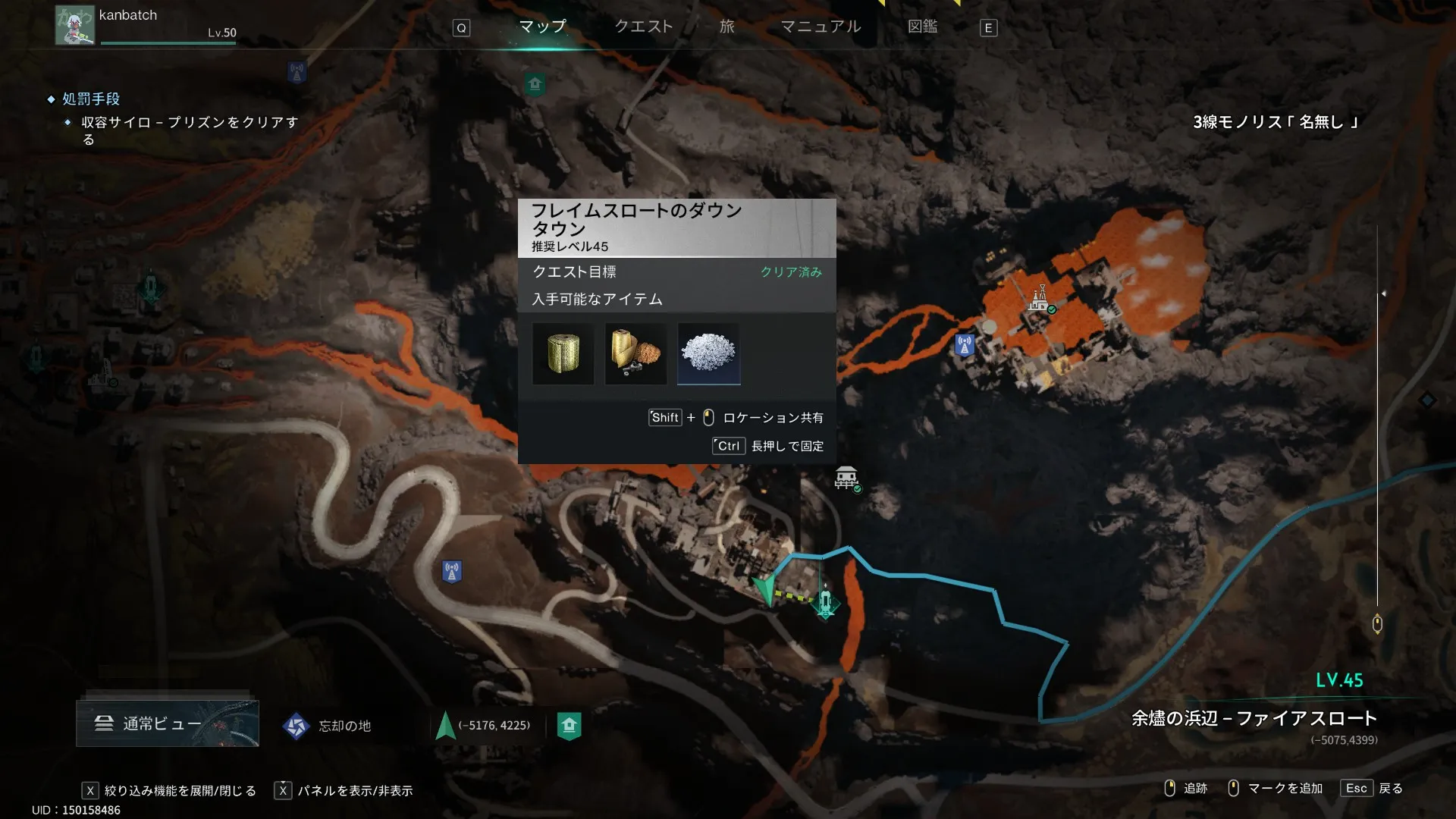Image resolution: width=1456 pixels, height=819 pixels.
Task: Click the teal quest destination marker
Action: (x=826, y=604)
